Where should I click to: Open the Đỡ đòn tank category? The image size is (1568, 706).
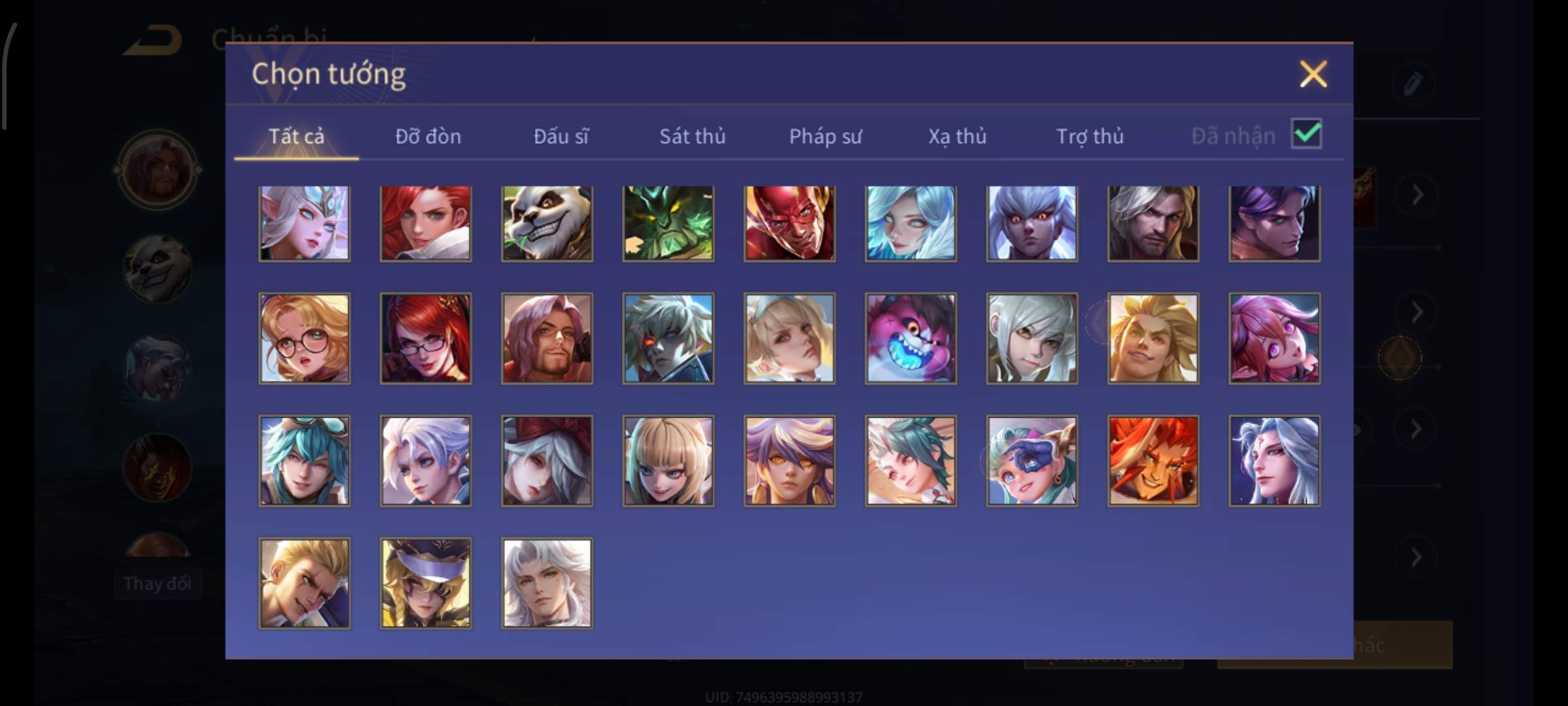428,136
